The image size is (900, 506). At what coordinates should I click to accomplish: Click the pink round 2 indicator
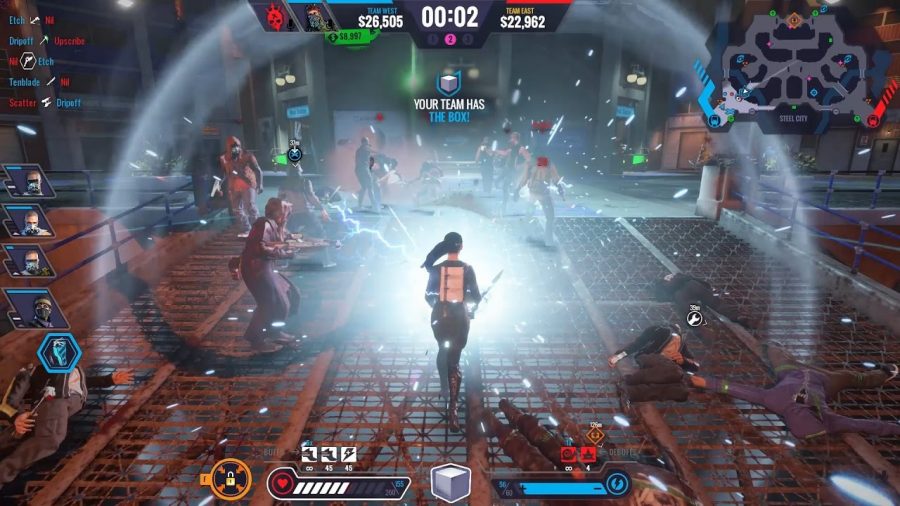point(450,39)
